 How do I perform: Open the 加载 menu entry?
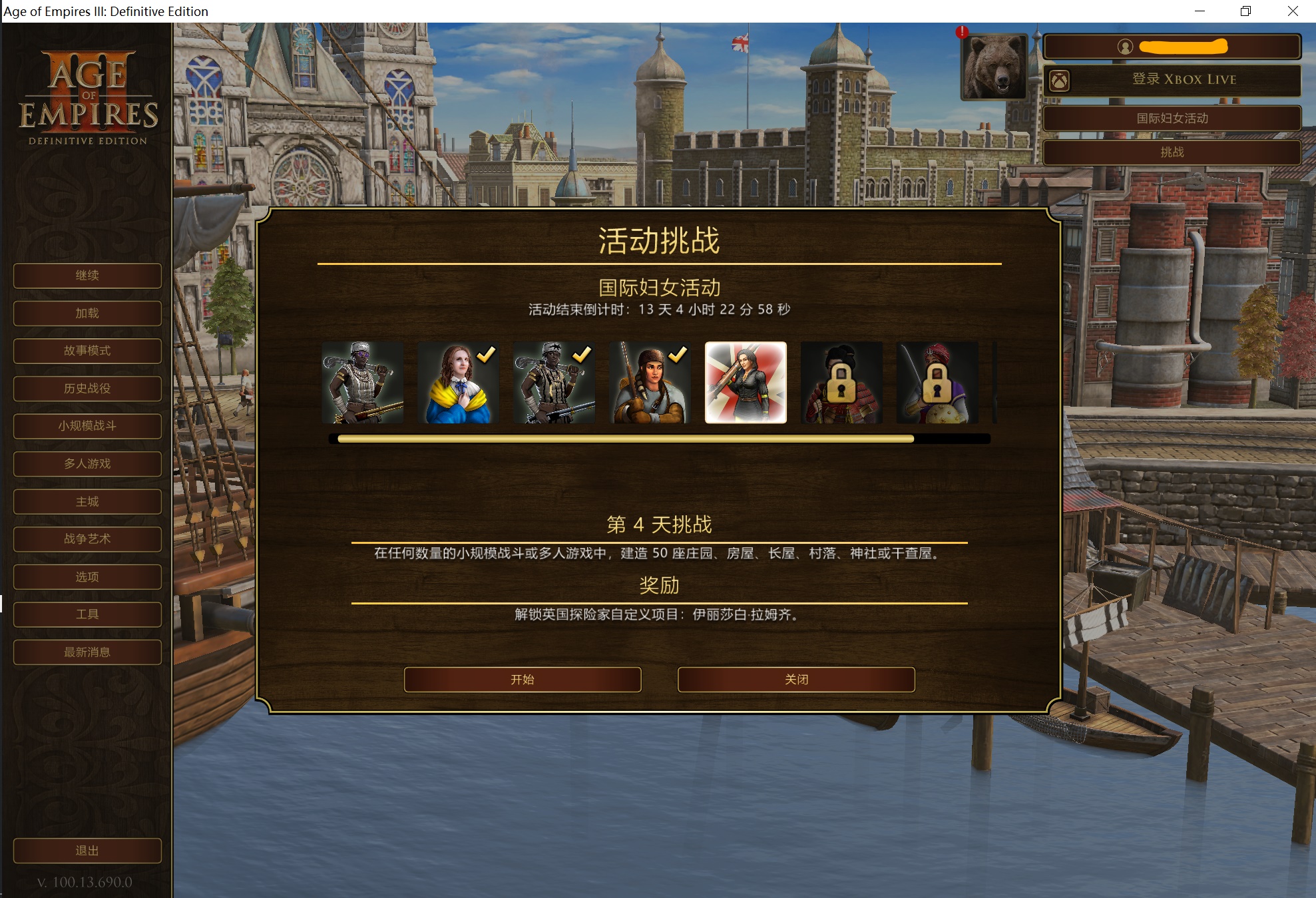click(x=87, y=314)
